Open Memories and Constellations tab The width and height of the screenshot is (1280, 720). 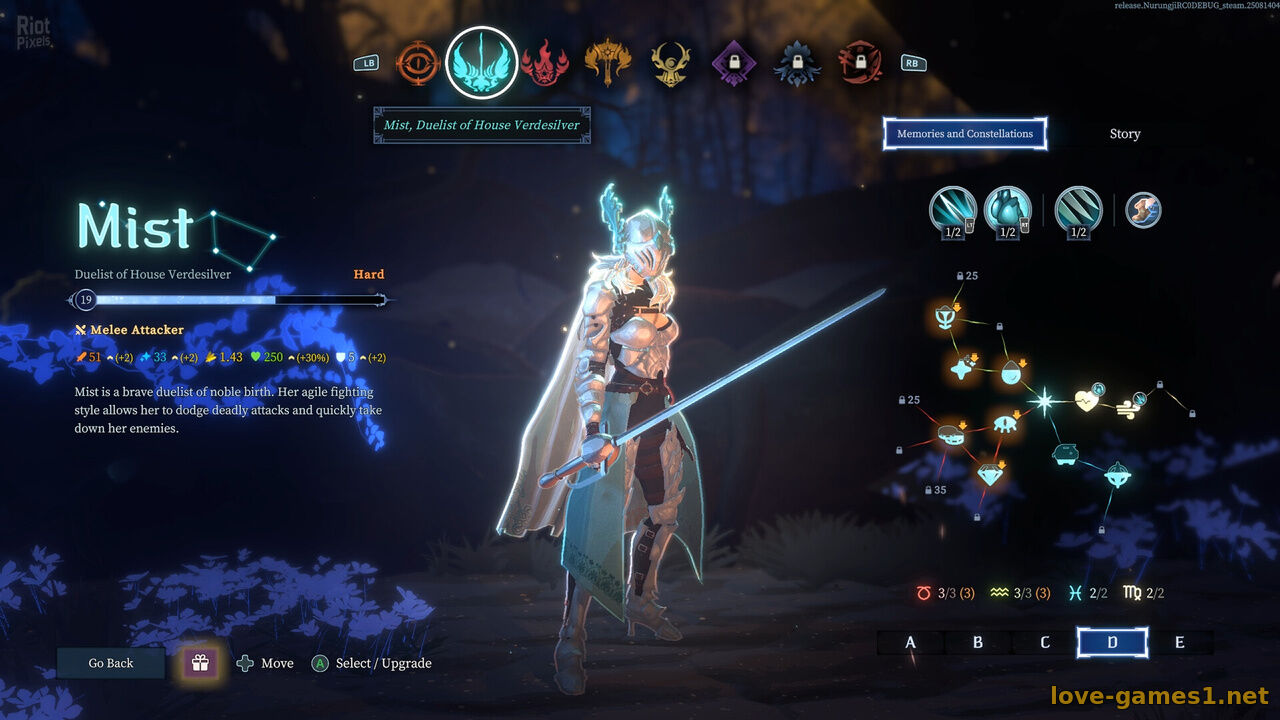point(964,134)
